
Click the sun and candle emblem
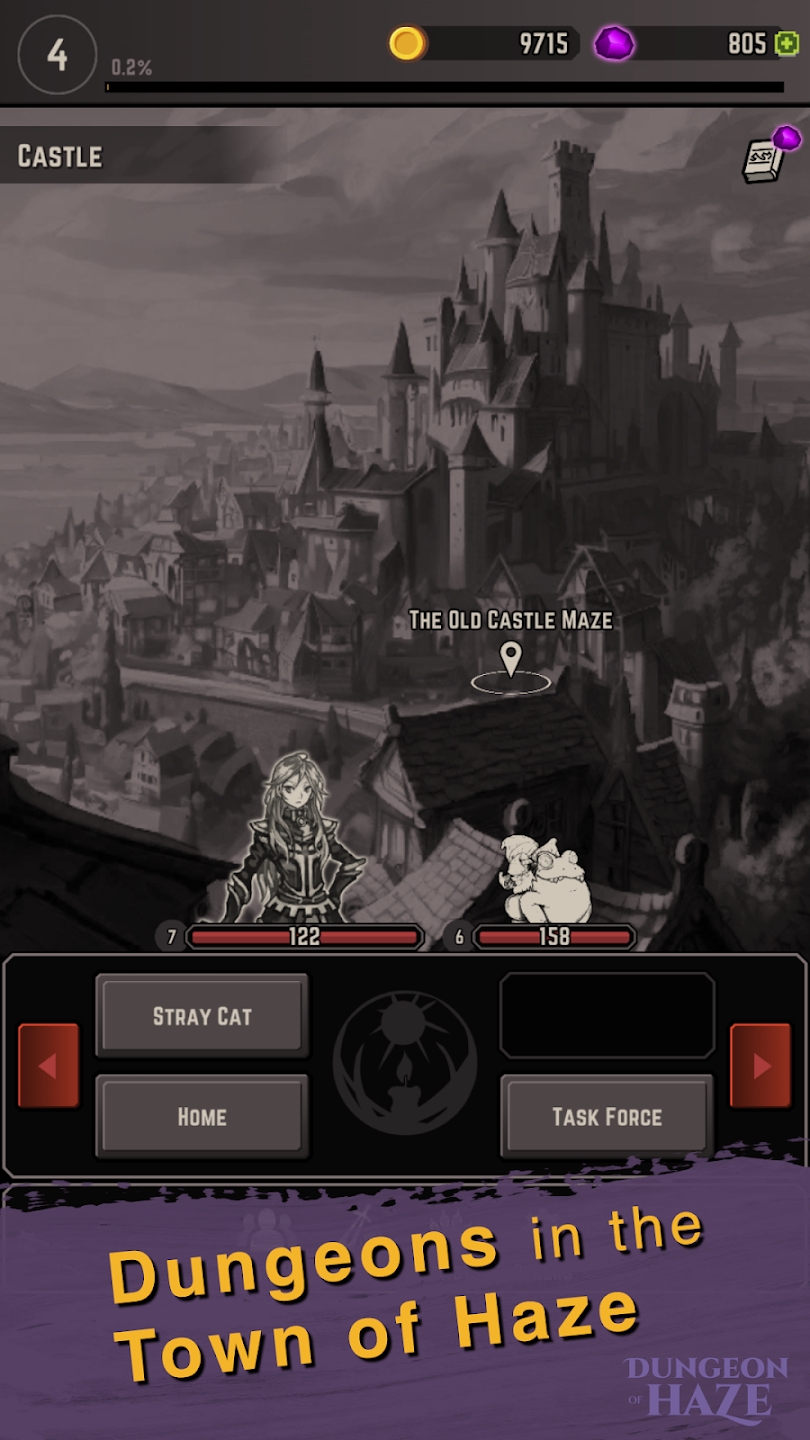click(404, 1062)
